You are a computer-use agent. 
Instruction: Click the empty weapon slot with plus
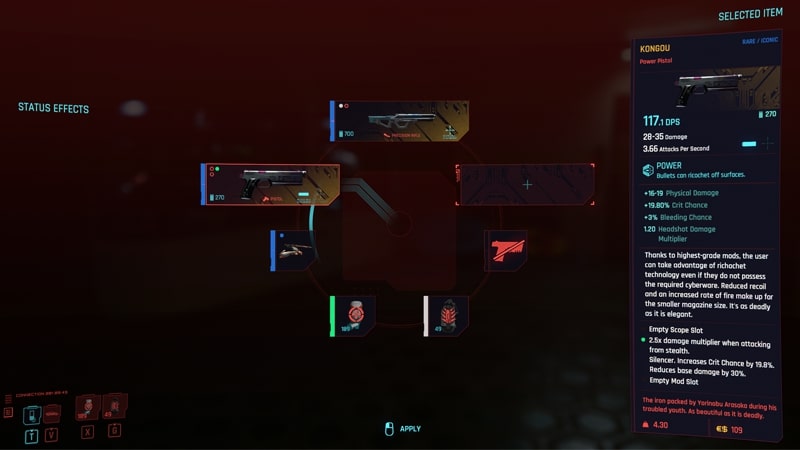click(x=526, y=184)
